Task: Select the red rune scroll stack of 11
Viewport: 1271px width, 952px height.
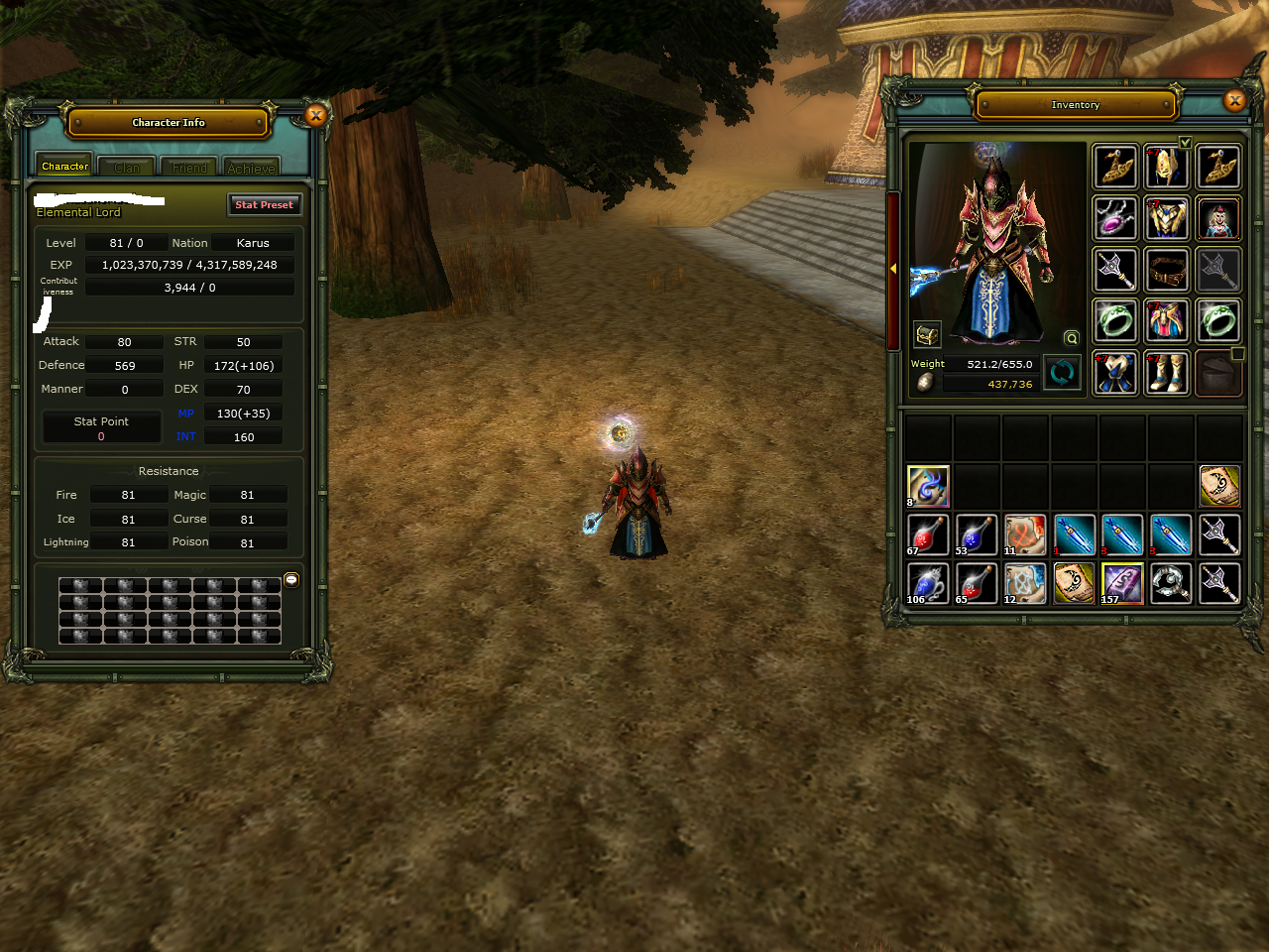Action: tap(1025, 535)
